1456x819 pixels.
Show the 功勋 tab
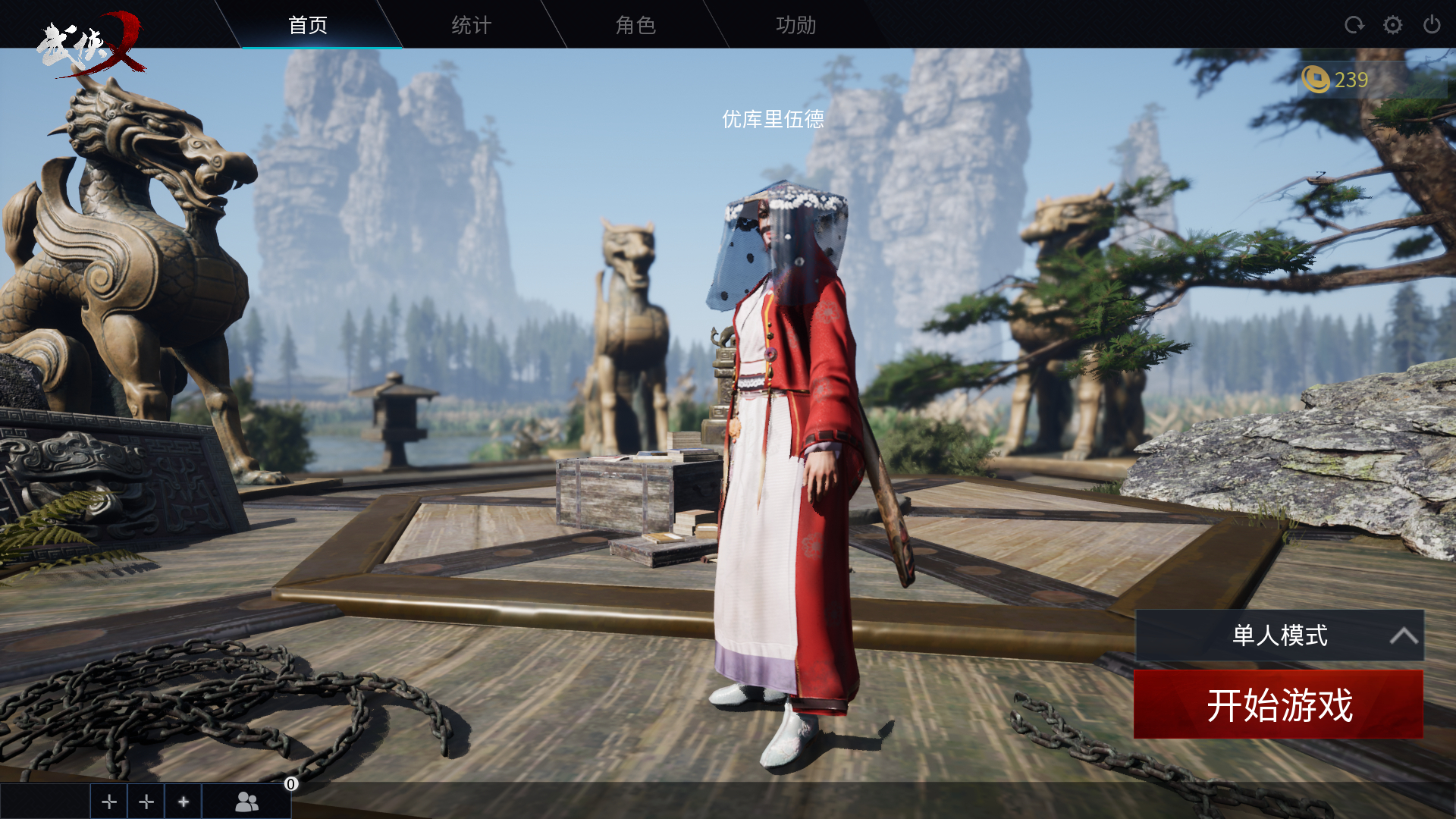coord(796,25)
